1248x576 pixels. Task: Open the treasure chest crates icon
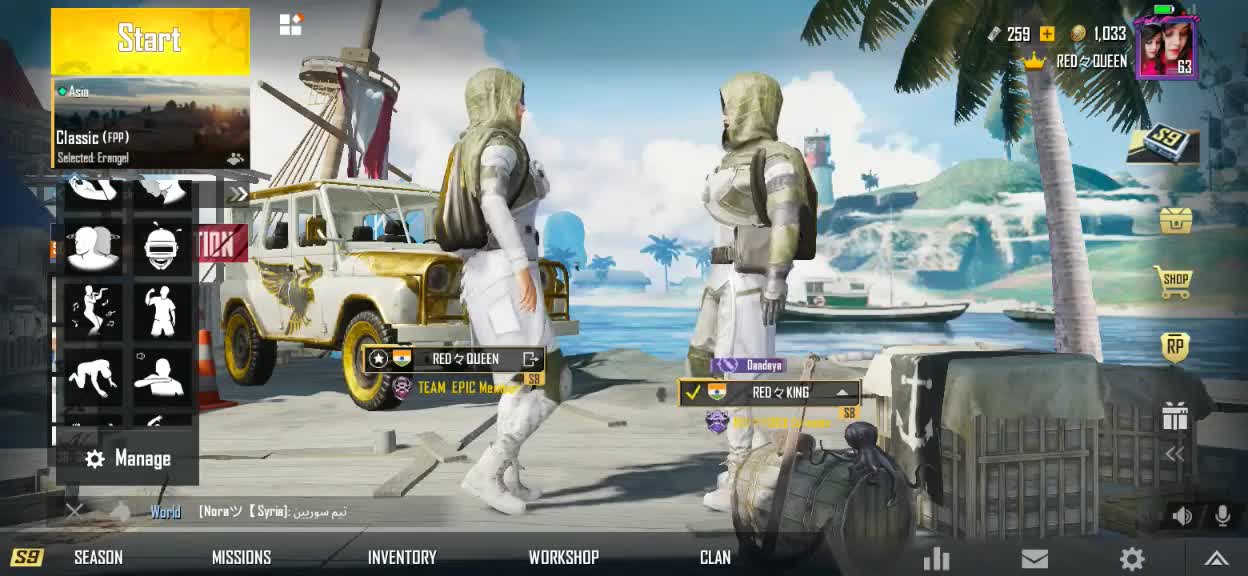click(x=1175, y=219)
